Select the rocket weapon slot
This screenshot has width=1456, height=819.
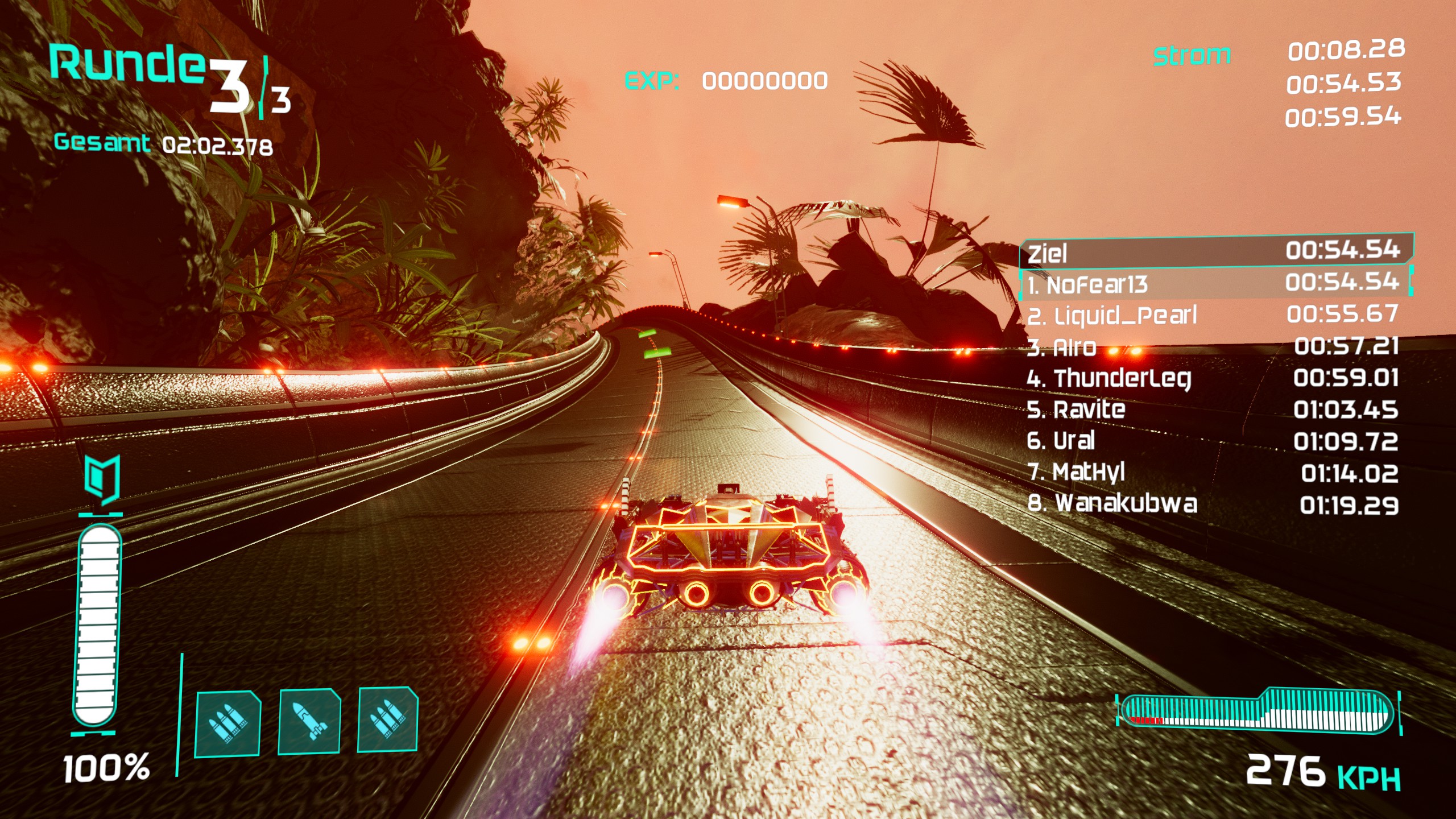tap(309, 721)
